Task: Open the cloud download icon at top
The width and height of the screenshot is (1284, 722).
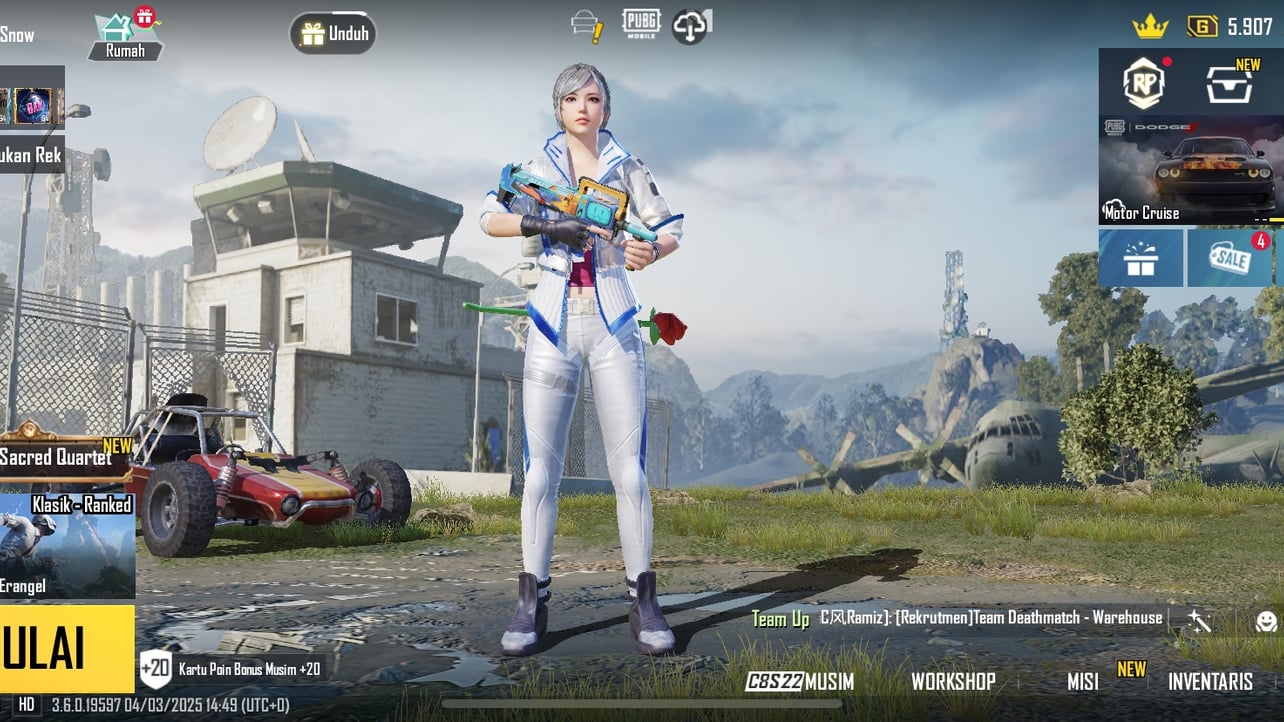Action: point(691,26)
